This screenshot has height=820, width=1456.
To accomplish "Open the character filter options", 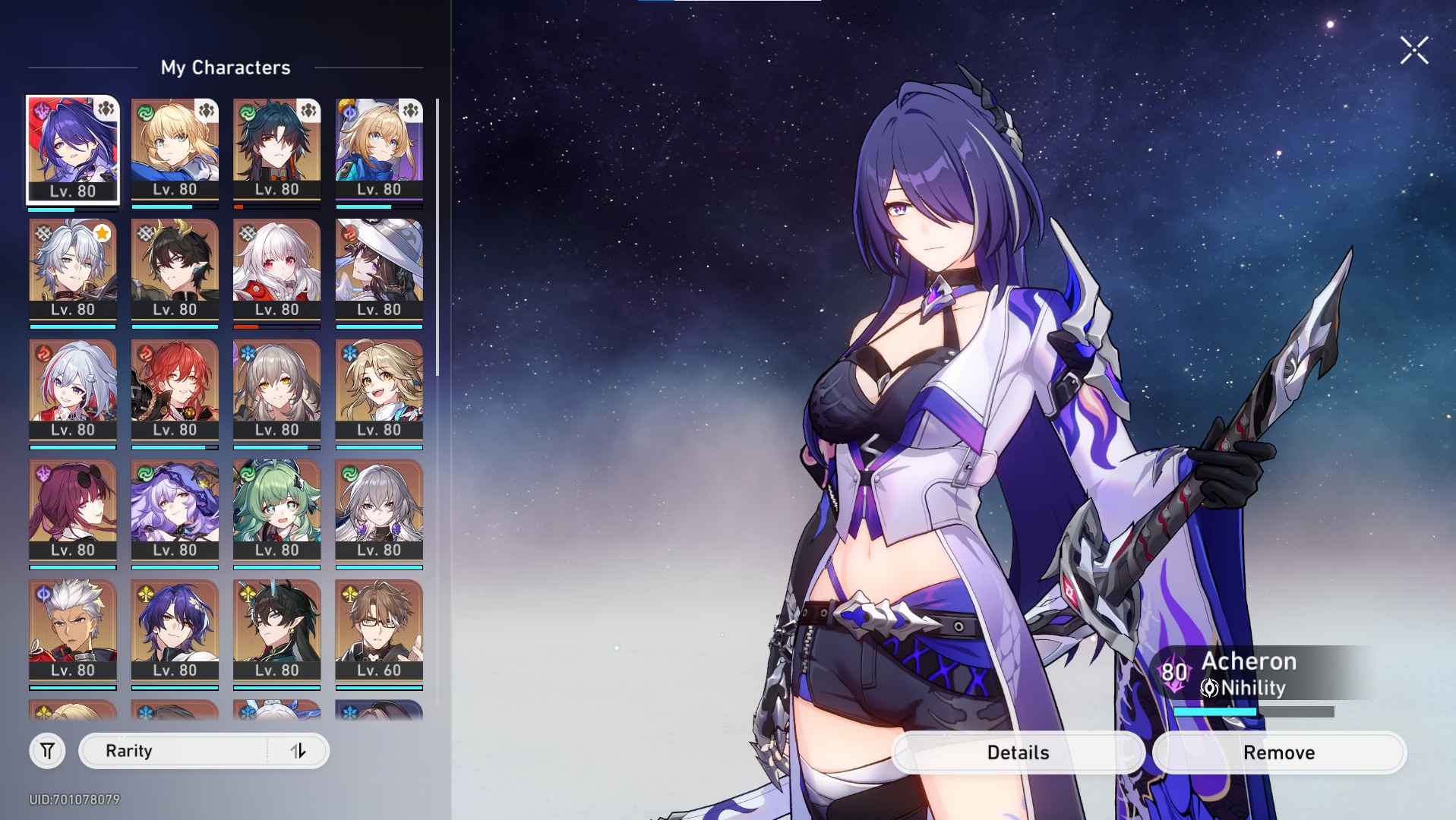I will tap(47, 751).
